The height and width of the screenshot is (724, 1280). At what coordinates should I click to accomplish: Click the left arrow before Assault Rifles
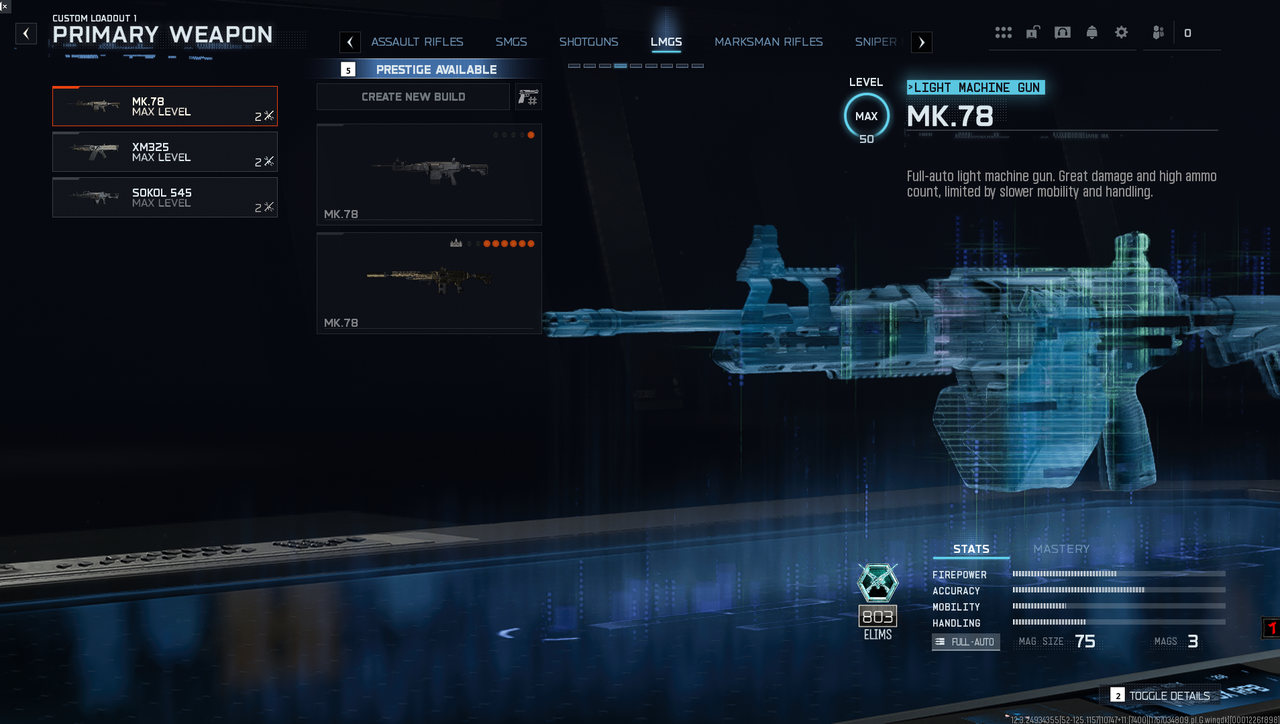click(350, 42)
